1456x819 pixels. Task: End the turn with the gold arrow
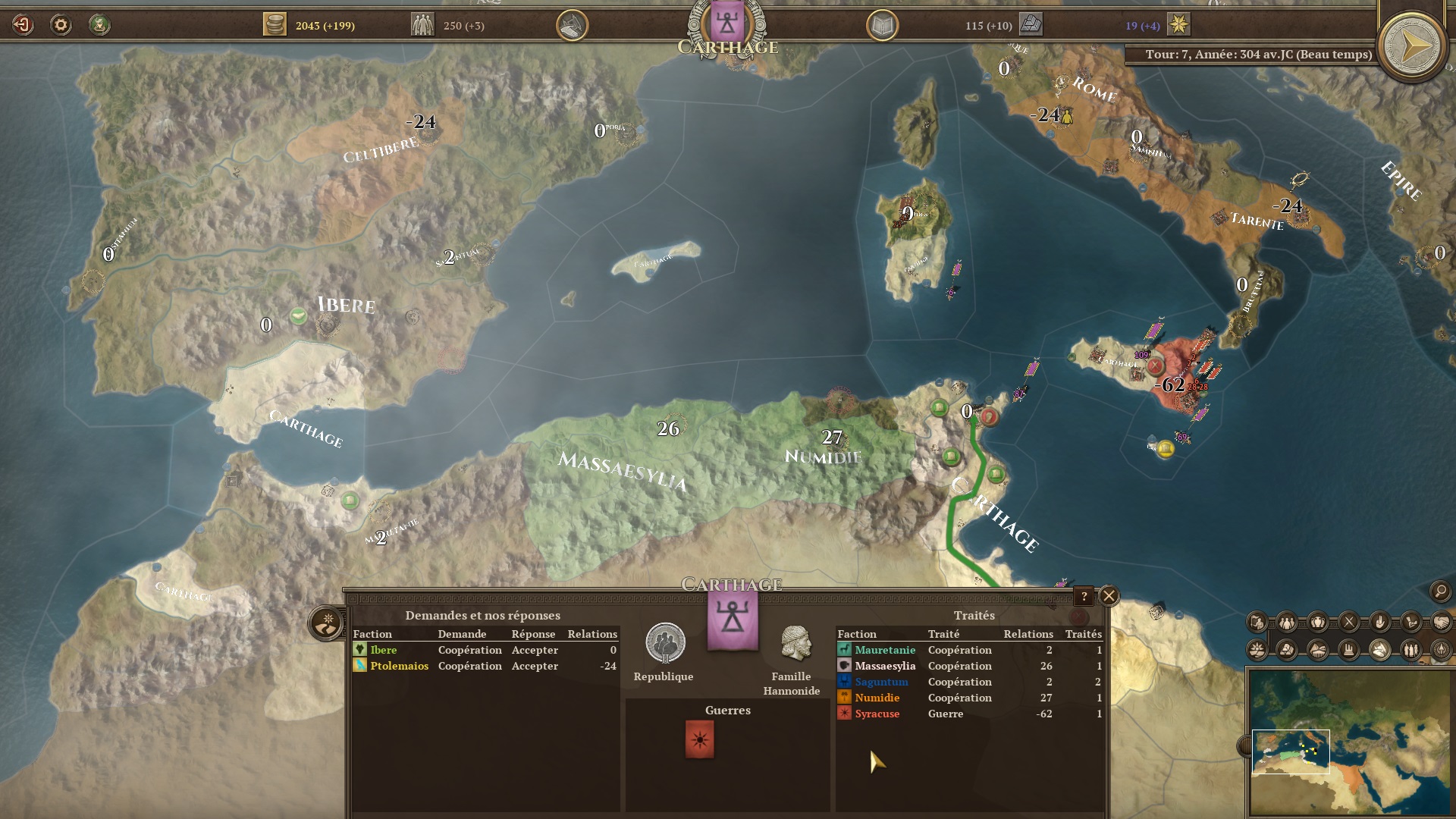(1410, 48)
